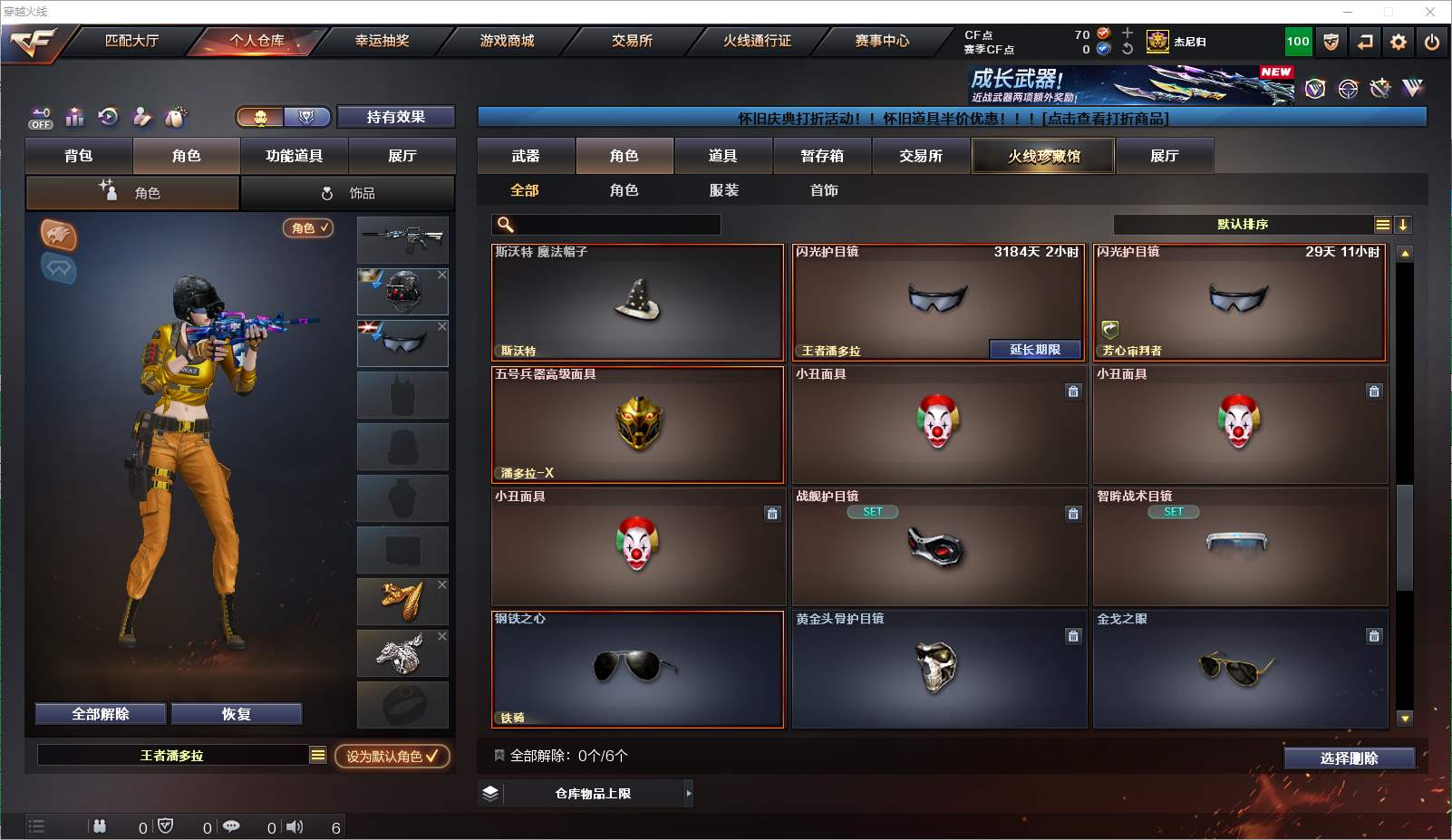Switch to the 武器 tab
Image resolution: width=1452 pixels, height=840 pixels.
pos(526,156)
